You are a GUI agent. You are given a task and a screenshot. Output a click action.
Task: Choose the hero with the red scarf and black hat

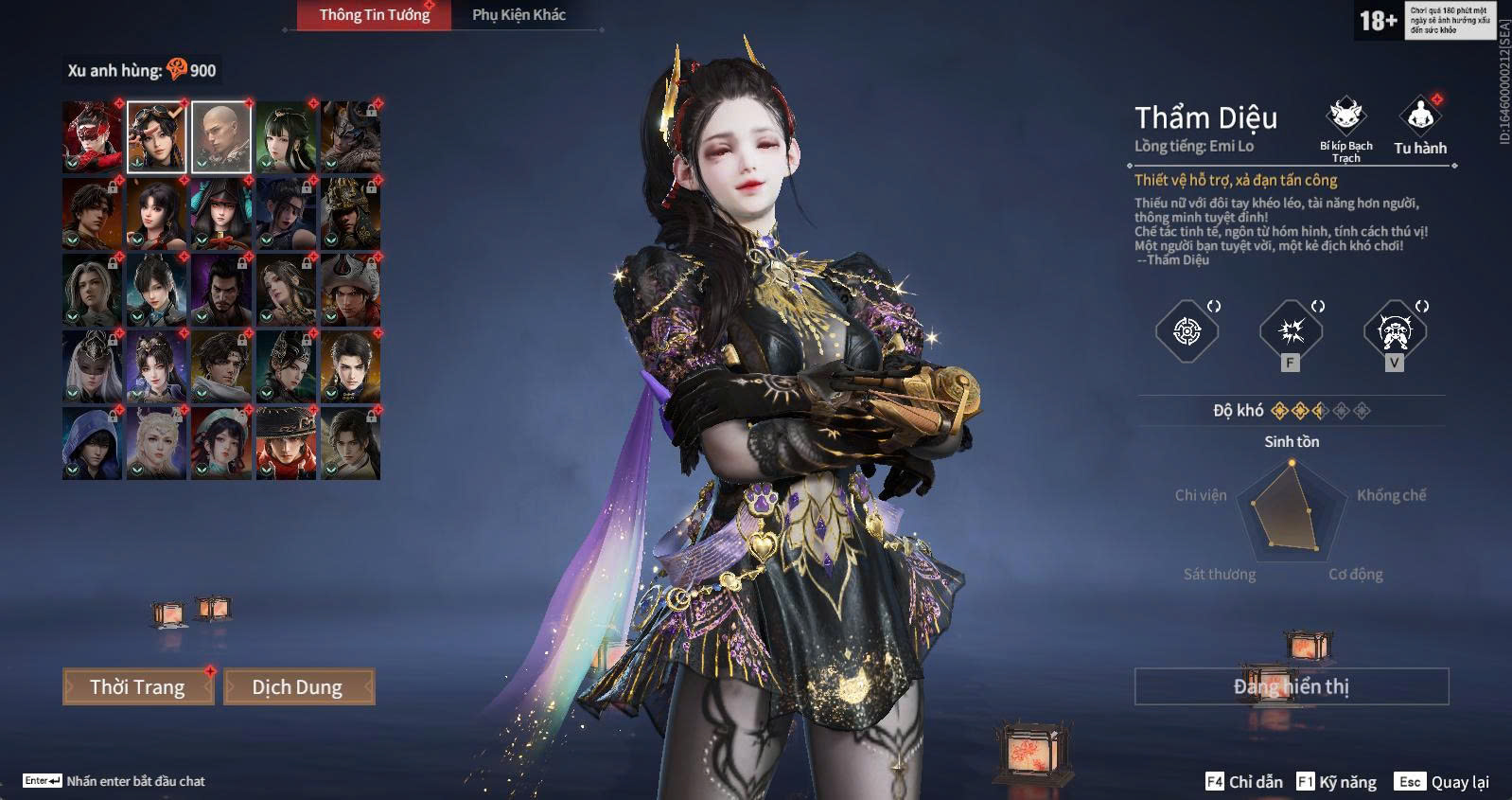click(x=286, y=443)
